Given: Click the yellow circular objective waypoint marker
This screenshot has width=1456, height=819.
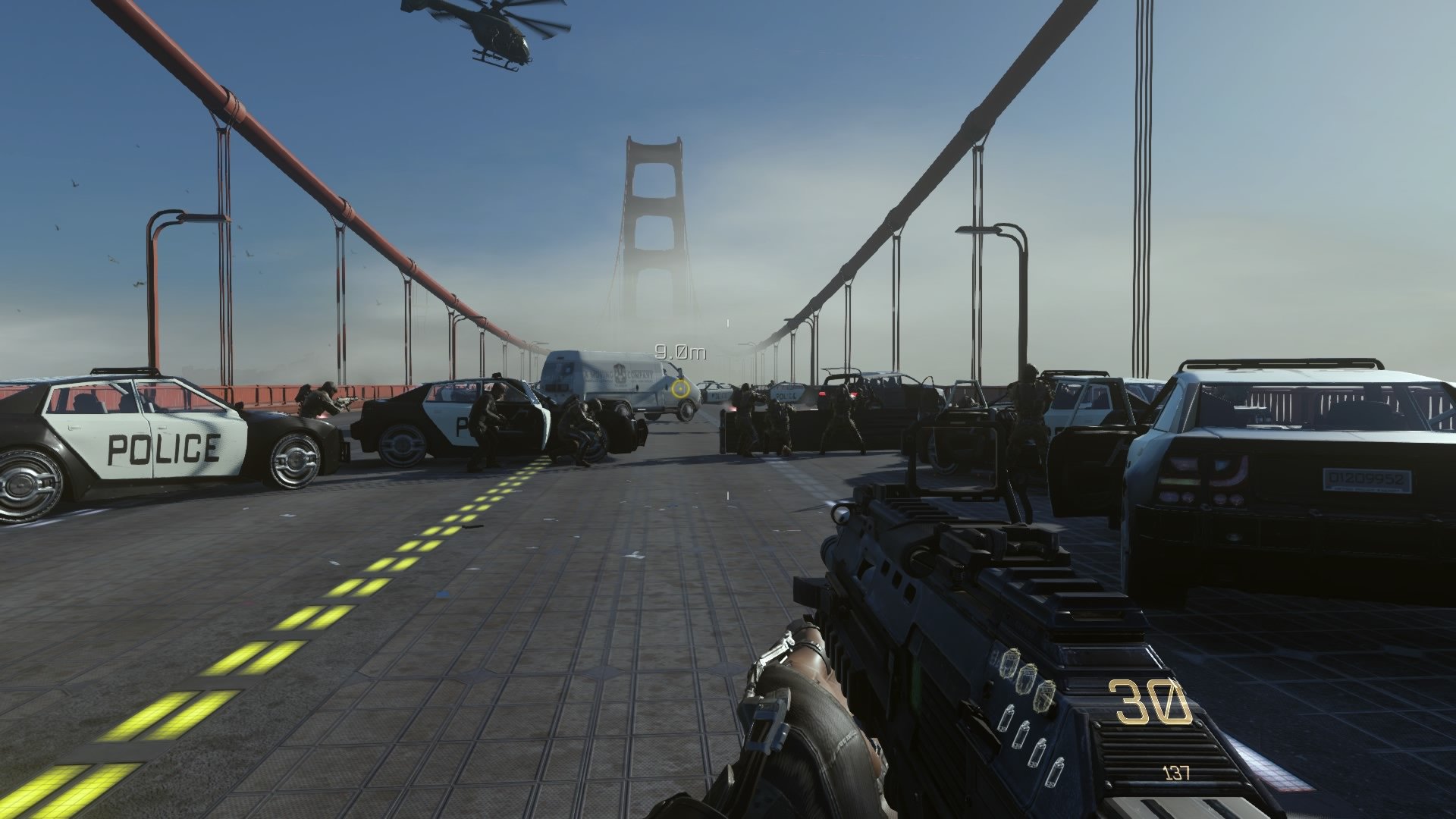Looking at the screenshot, I should pos(680,390).
